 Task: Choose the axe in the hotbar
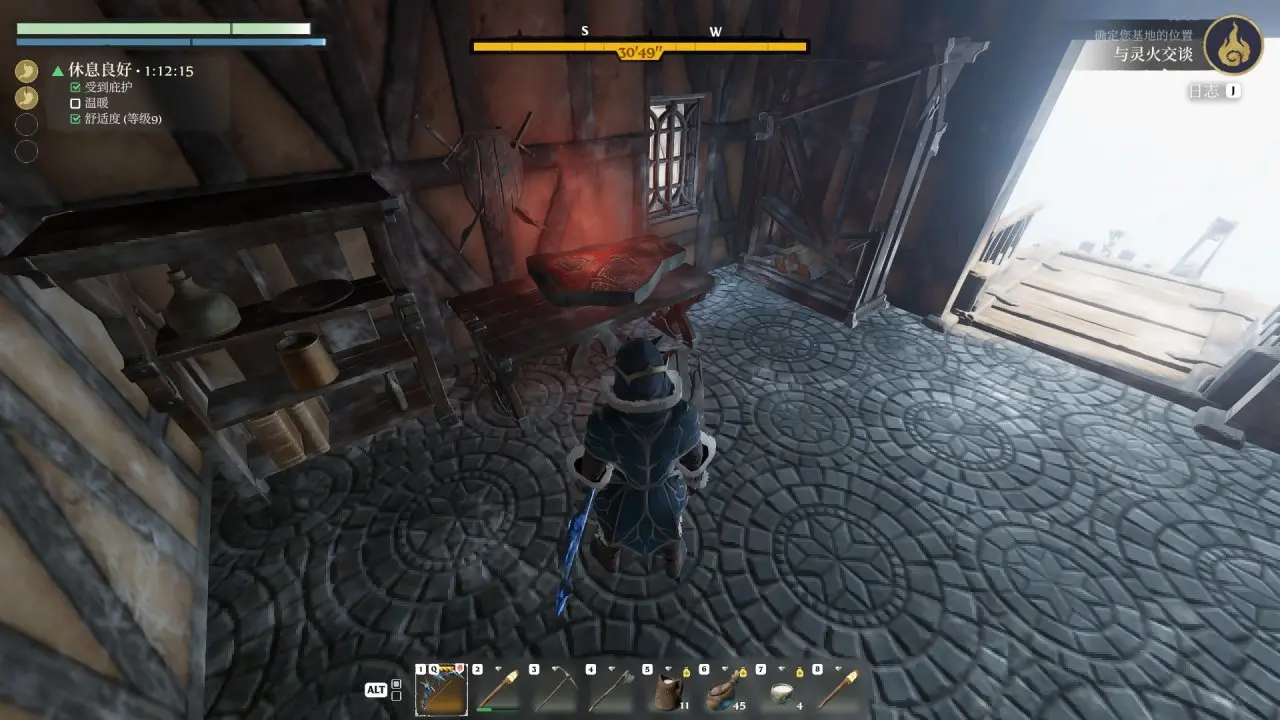[x=610, y=691]
